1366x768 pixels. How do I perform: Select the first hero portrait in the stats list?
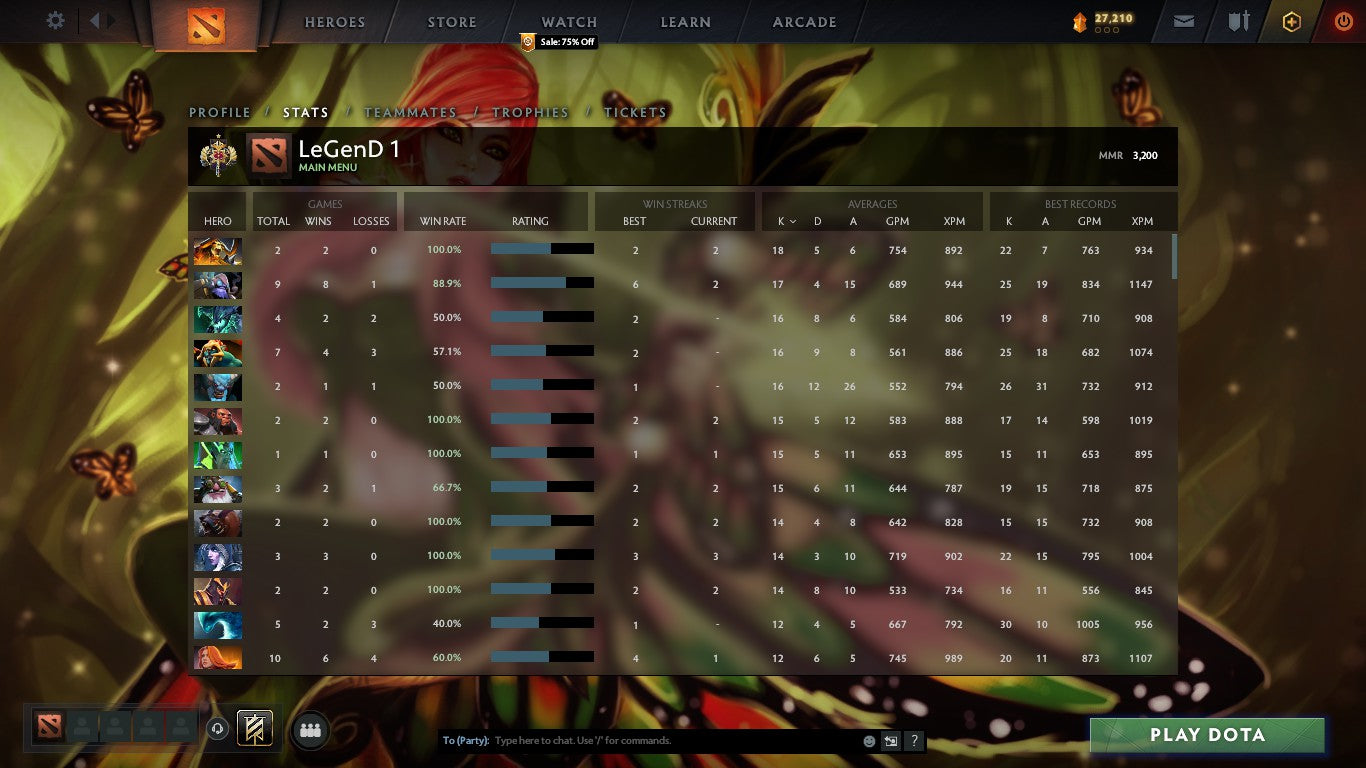[x=217, y=250]
